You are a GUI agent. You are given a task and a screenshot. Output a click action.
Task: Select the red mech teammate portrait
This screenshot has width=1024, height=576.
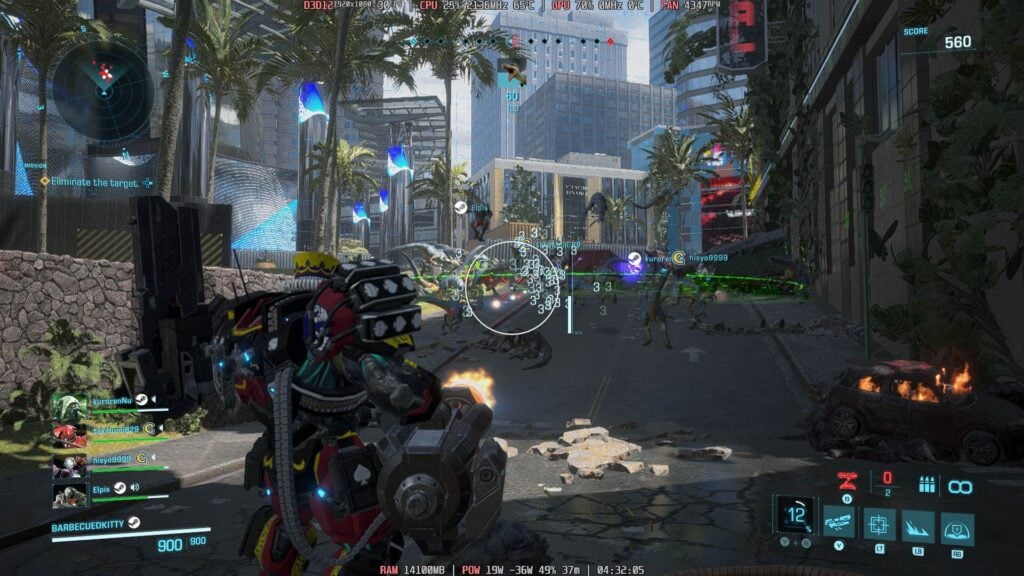tap(69, 436)
